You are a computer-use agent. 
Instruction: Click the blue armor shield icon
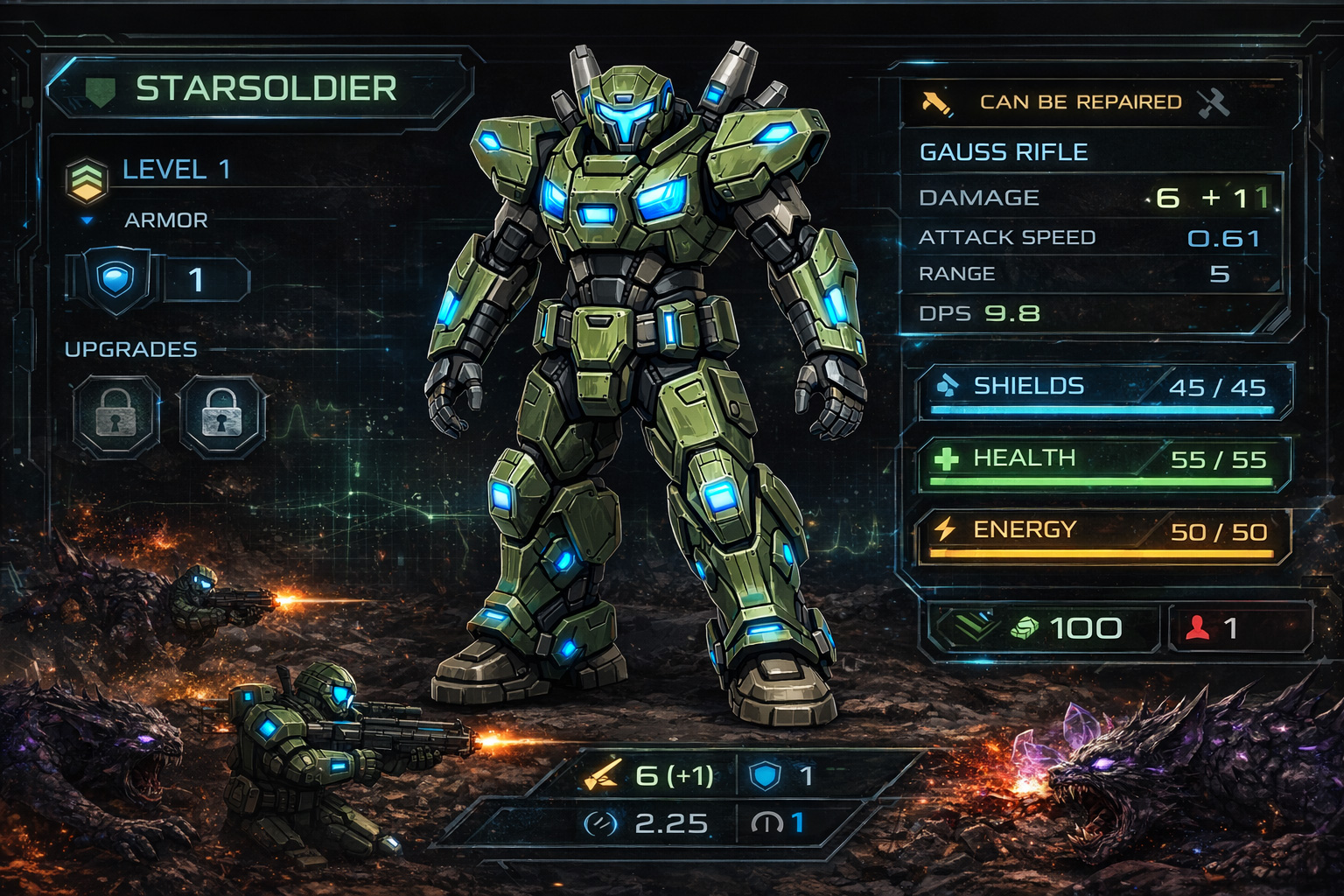pyautogui.click(x=115, y=280)
